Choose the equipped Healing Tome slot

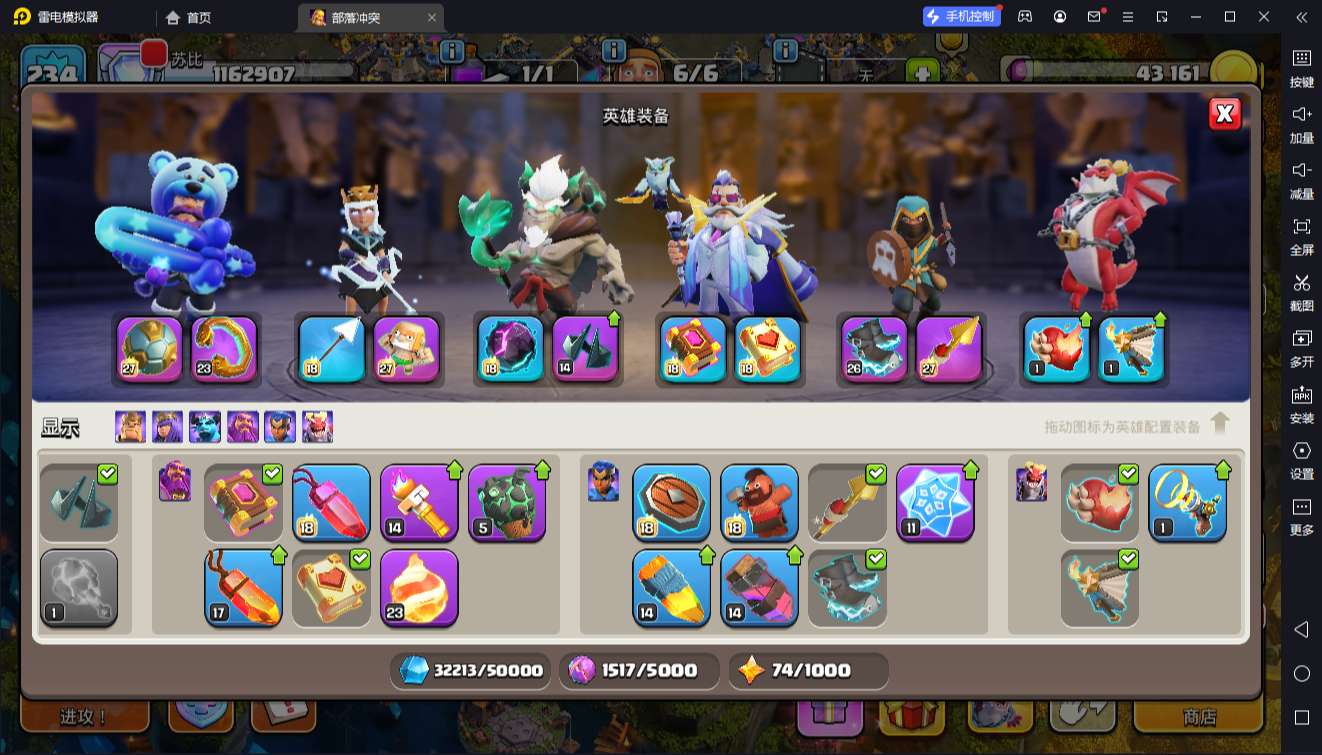click(768, 349)
